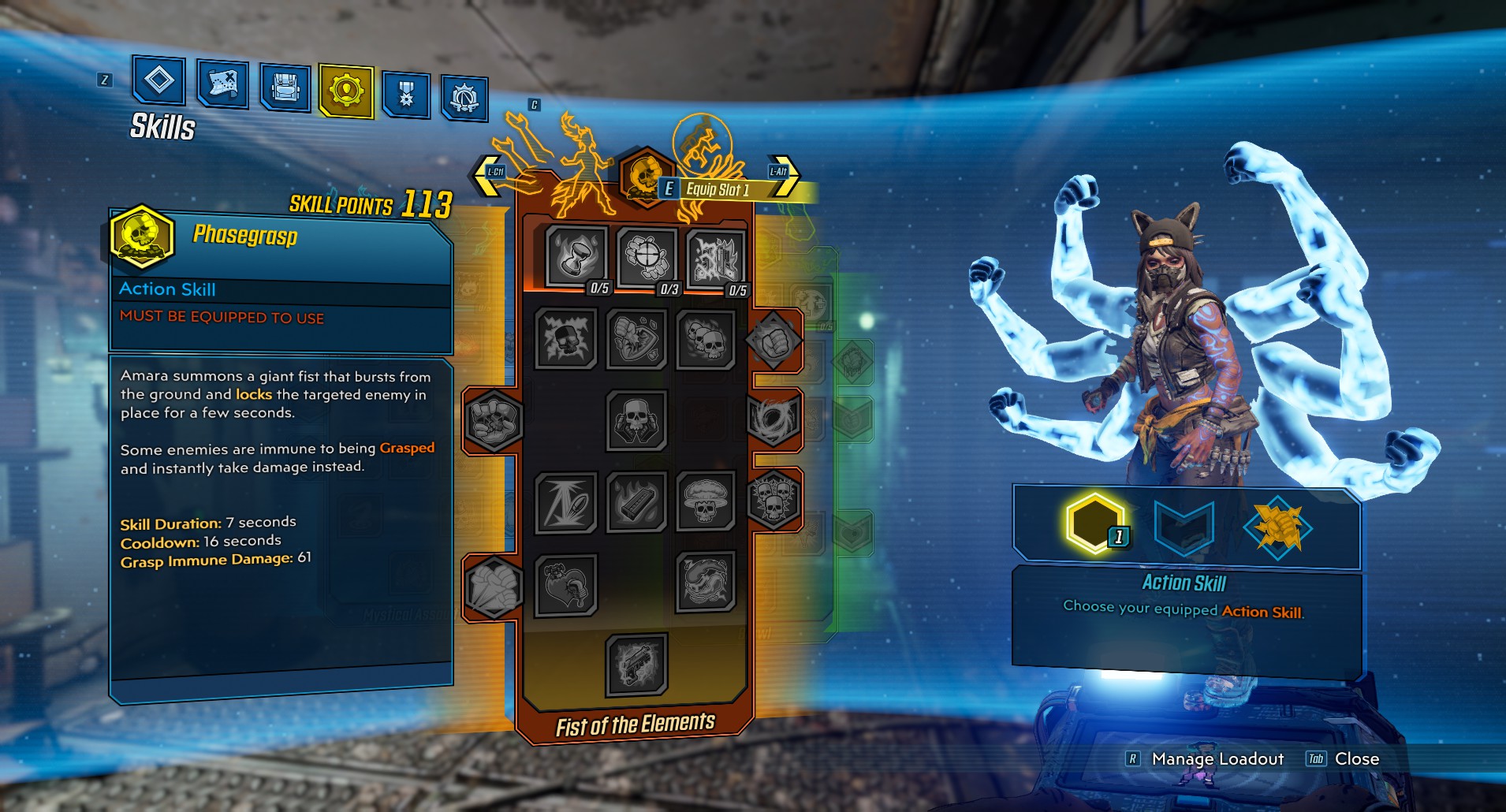Select the Phasegrasp skull icon atop tree
1506x812 pixels.
click(x=645, y=177)
